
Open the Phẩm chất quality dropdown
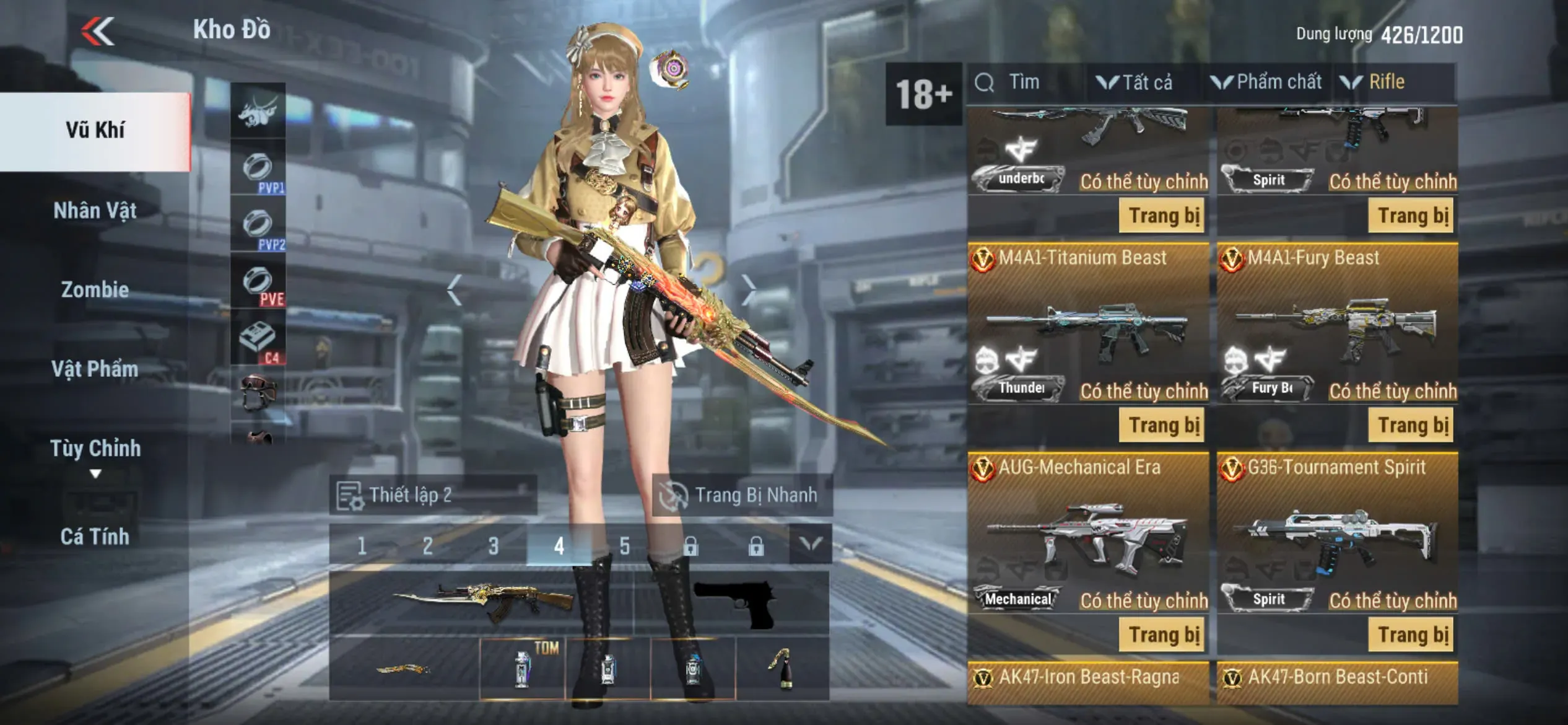[x=1268, y=82]
